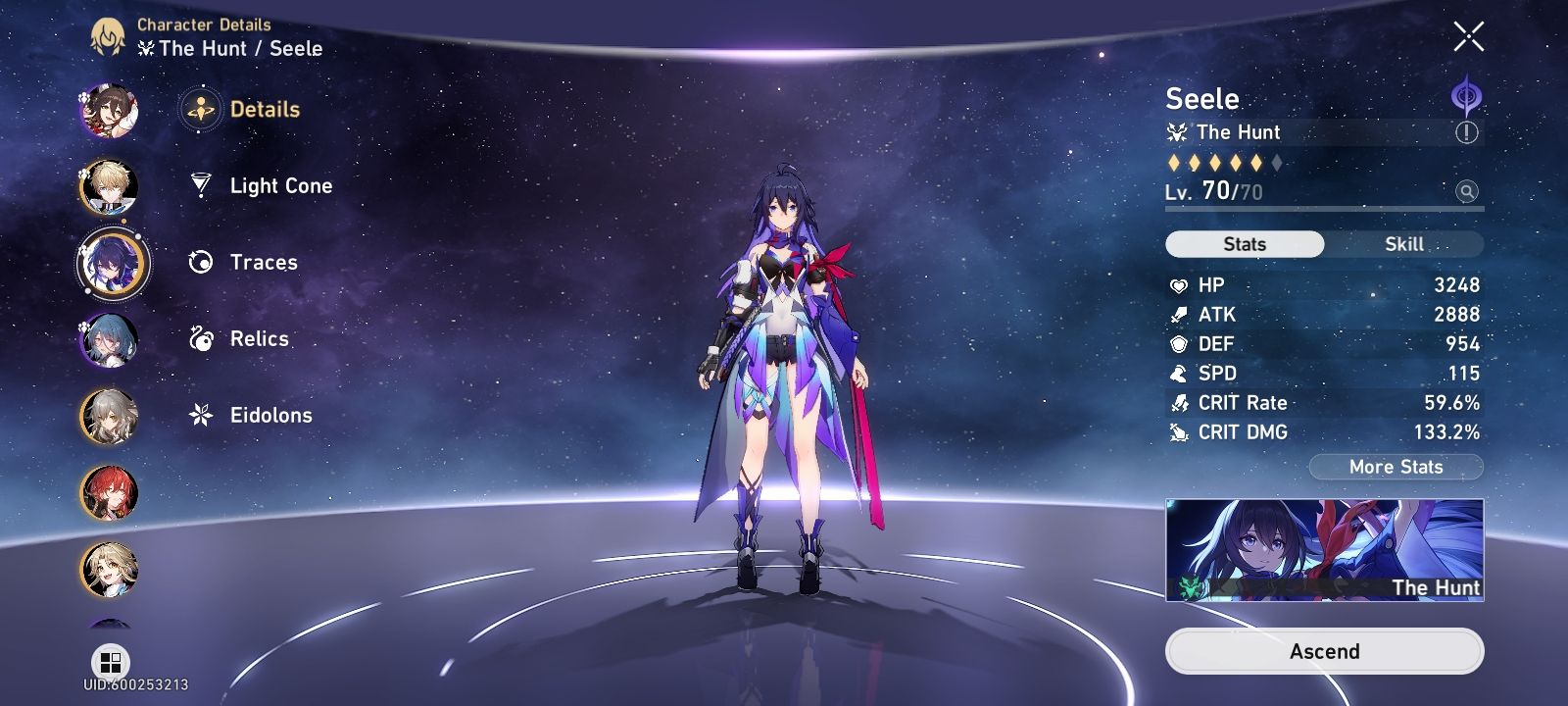1568x706 pixels.
Task: Open the Eidolons flower icon
Action: [x=200, y=415]
